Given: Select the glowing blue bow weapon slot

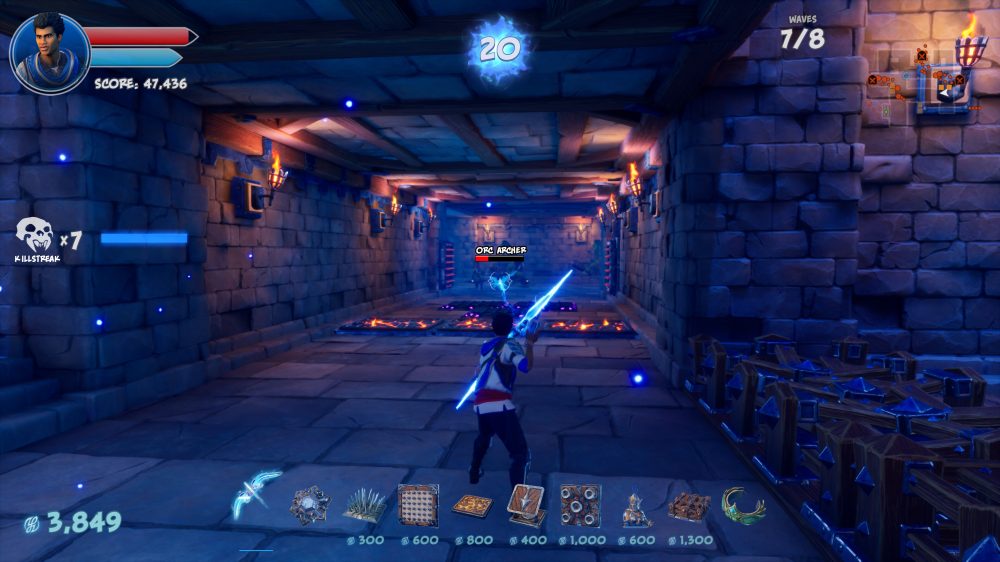Looking at the screenshot, I should pyautogui.click(x=257, y=495).
